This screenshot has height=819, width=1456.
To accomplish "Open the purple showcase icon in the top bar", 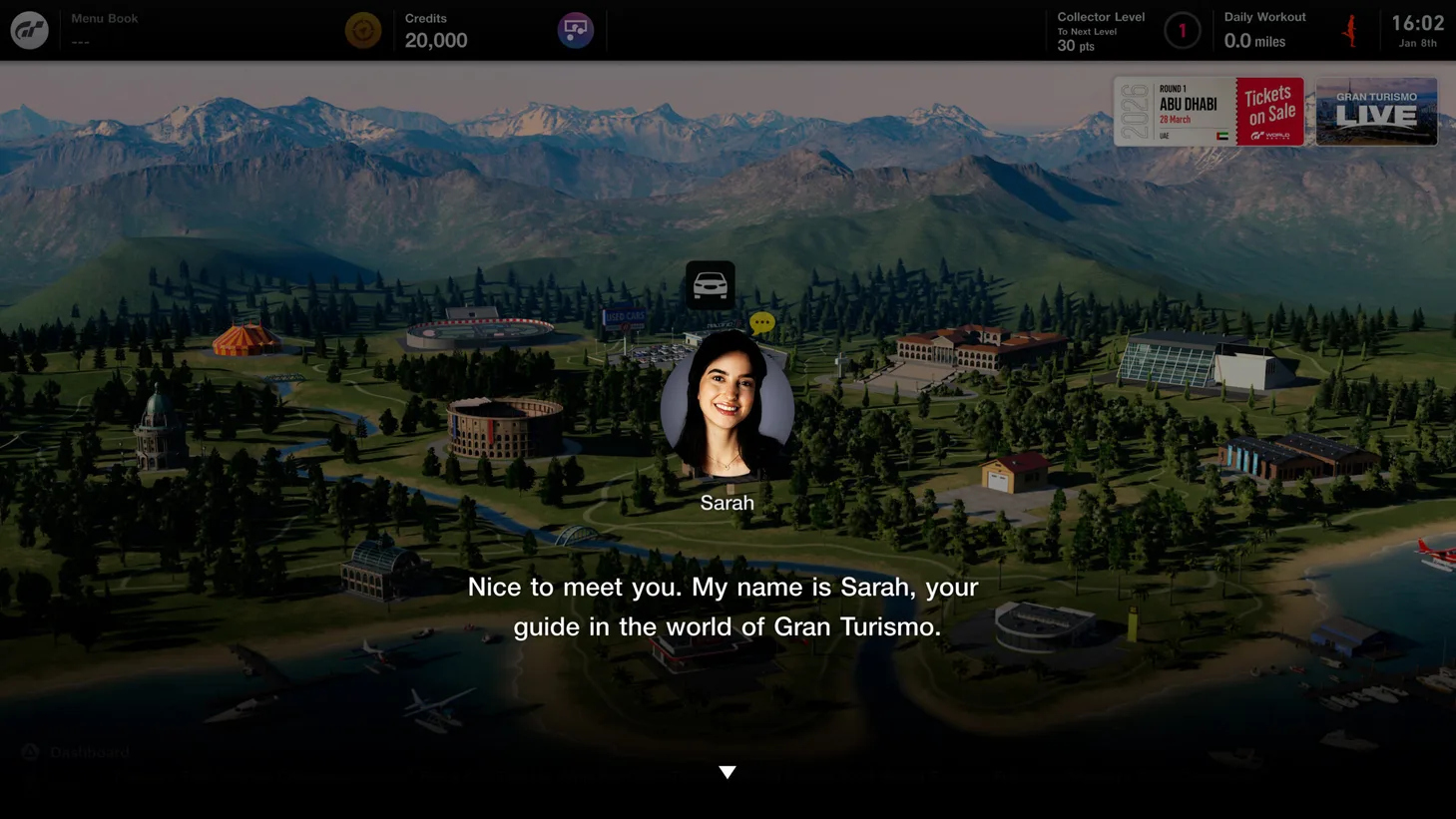I will (576, 29).
